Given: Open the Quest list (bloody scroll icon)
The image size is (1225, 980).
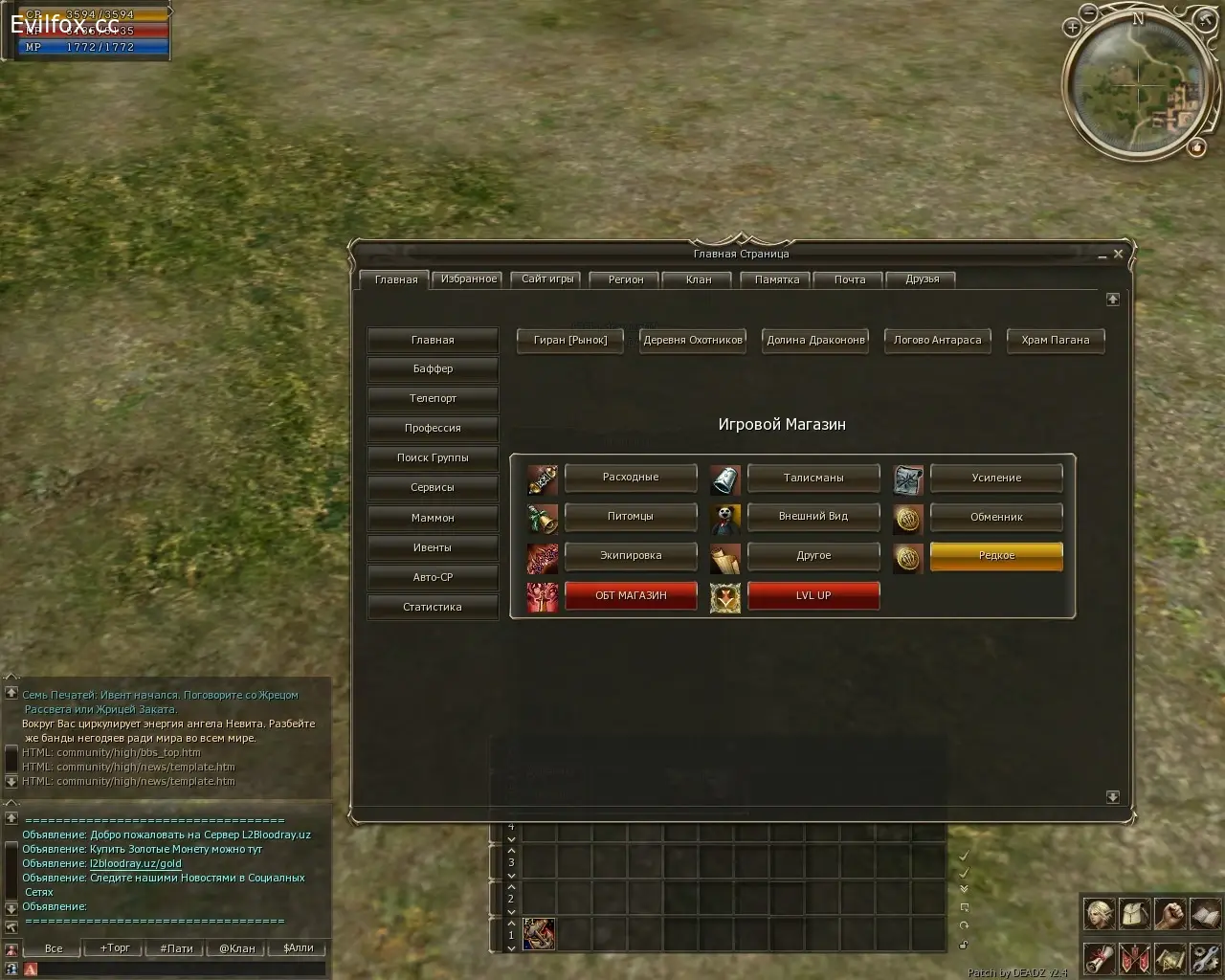Looking at the screenshot, I should click(x=1099, y=958).
